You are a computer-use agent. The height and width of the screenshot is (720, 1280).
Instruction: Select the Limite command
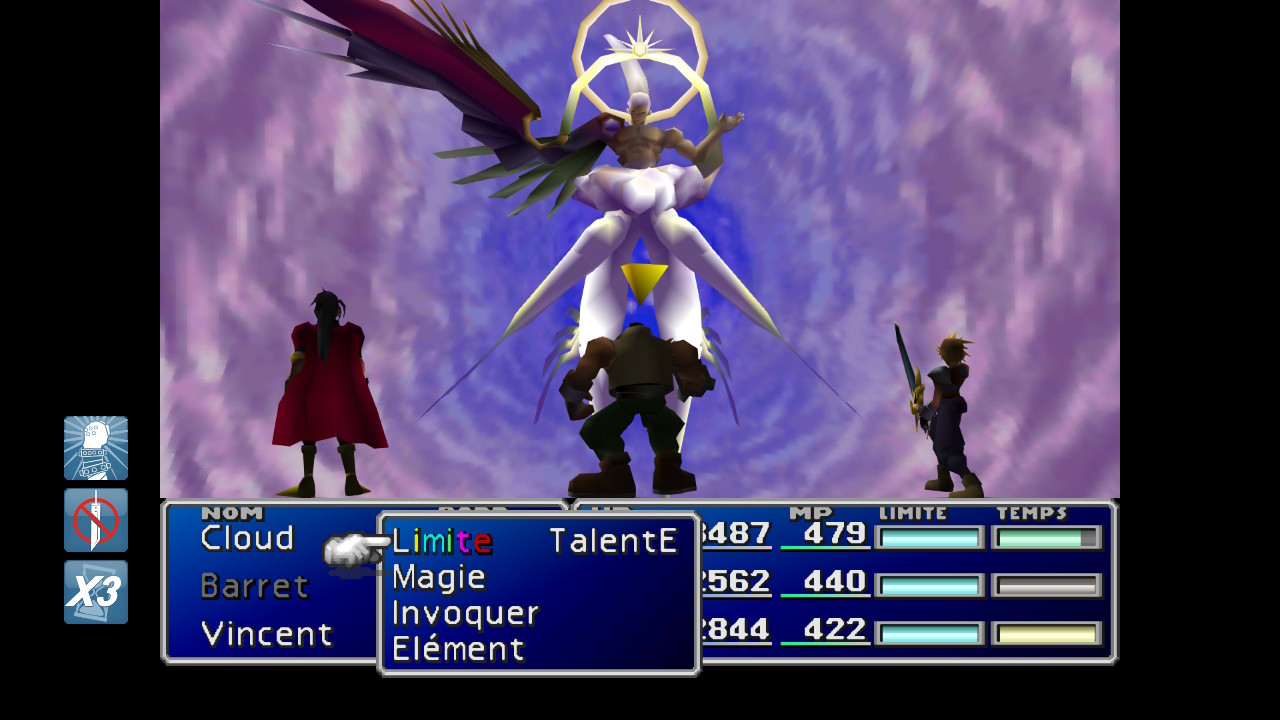click(x=441, y=541)
